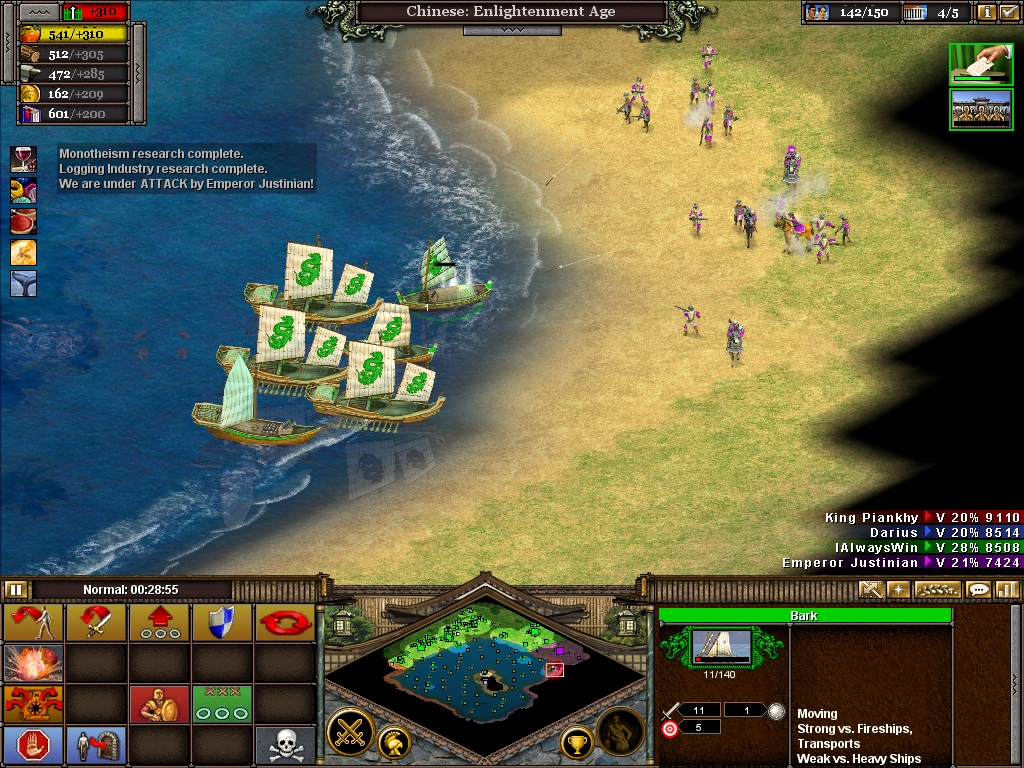Select the red circular arrows command
The height and width of the screenshot is (768, 1024).
pos(285,622)
